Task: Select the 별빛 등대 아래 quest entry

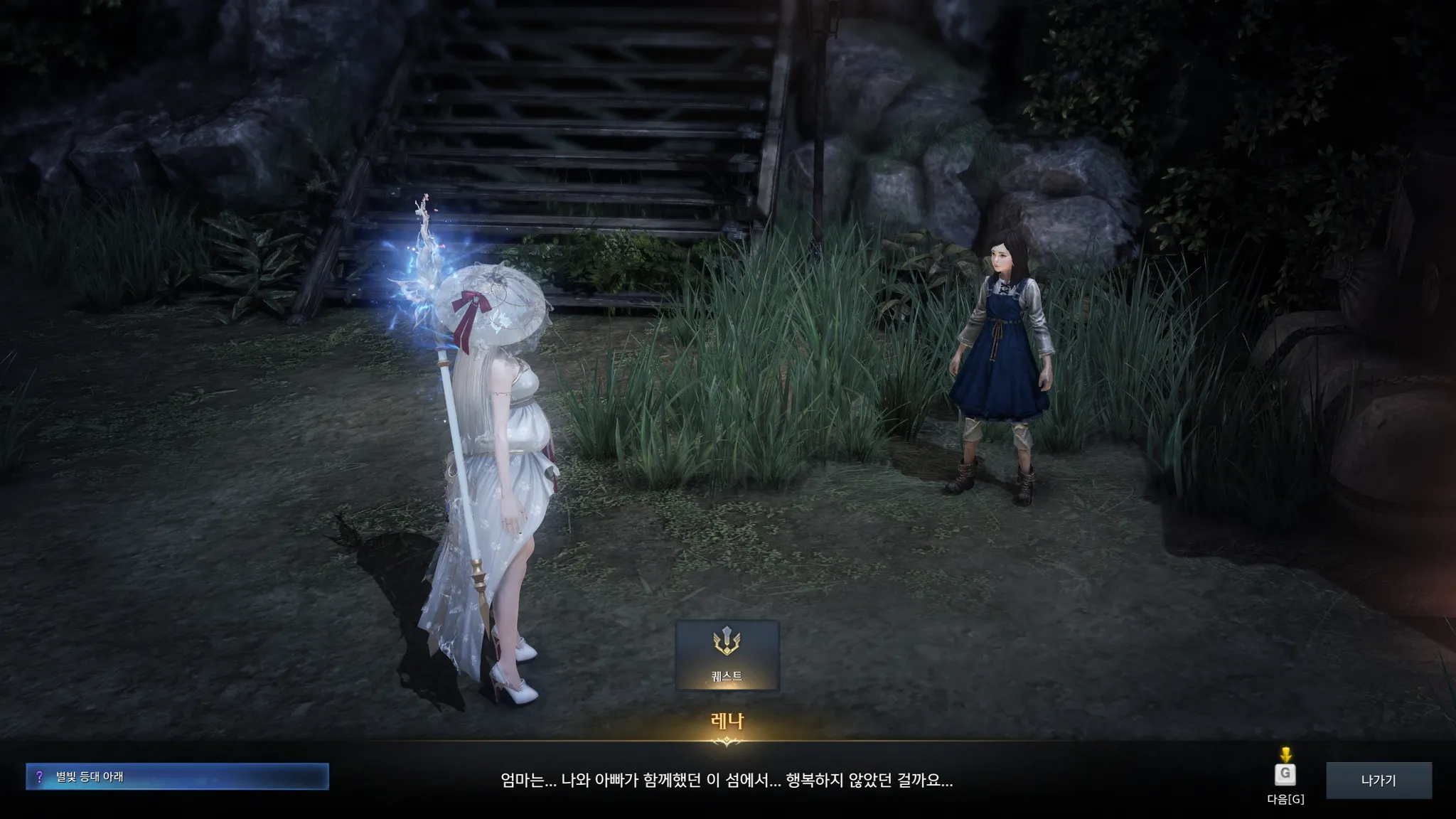Action: [177, 776]
